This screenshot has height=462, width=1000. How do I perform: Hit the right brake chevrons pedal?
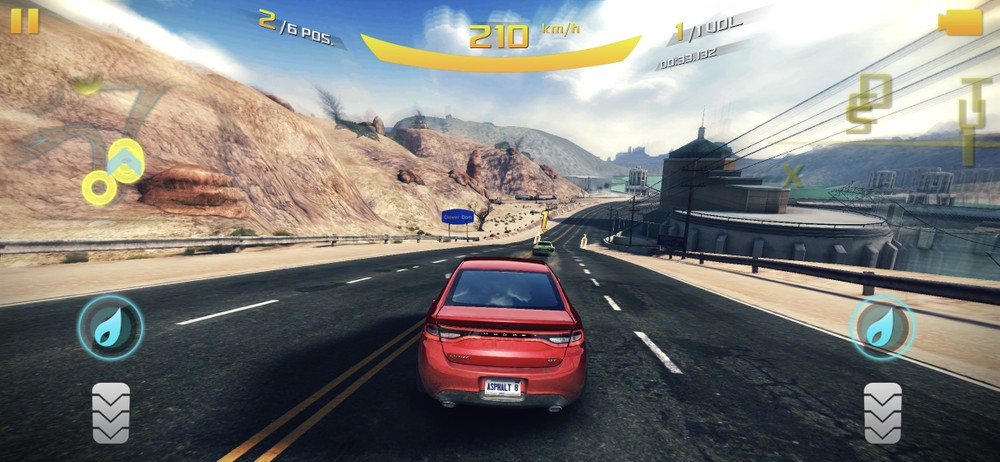[x=883, y=412]
